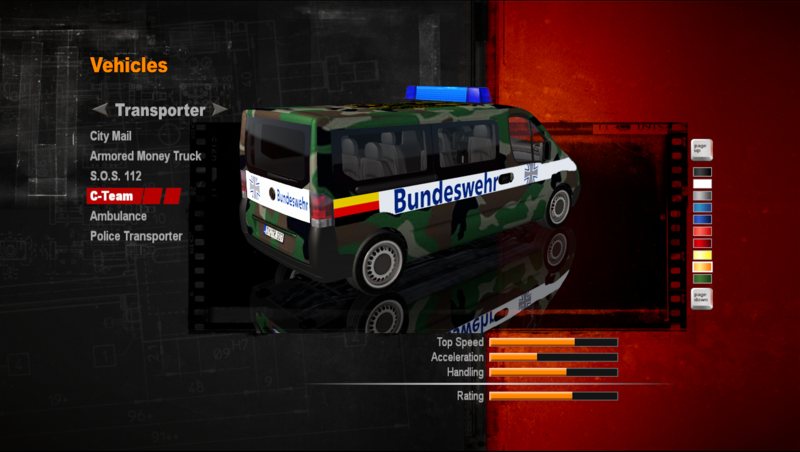Pick the white color swatch
The image size is (800, 452).
(x=701, y=184)
